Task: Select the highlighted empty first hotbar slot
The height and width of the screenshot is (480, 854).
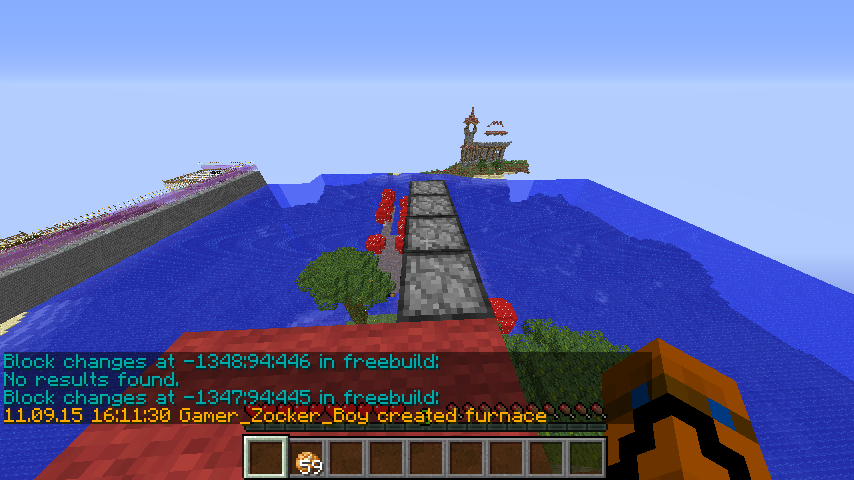Action: click(x=266, y=457)
